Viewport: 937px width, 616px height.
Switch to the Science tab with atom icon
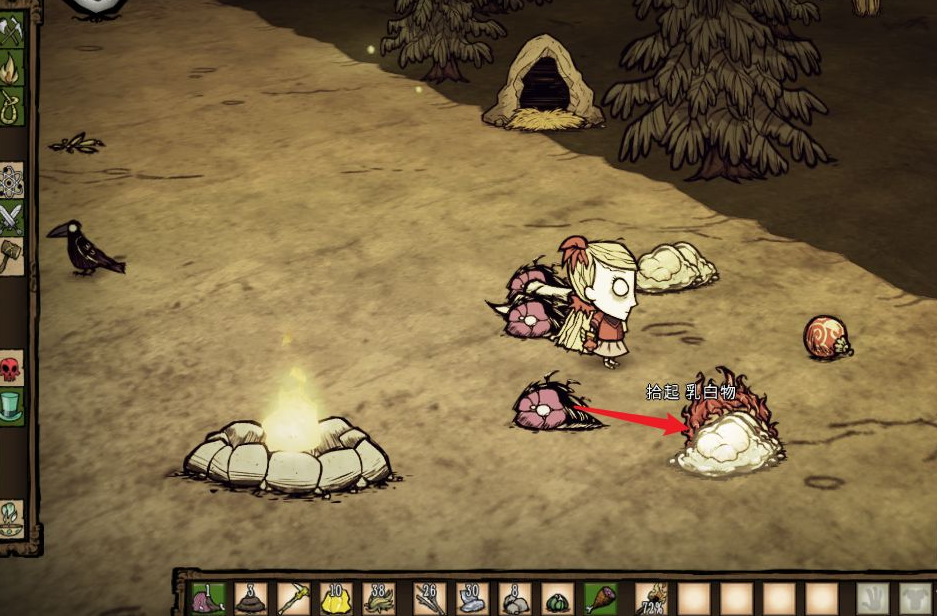click(11, 180)
